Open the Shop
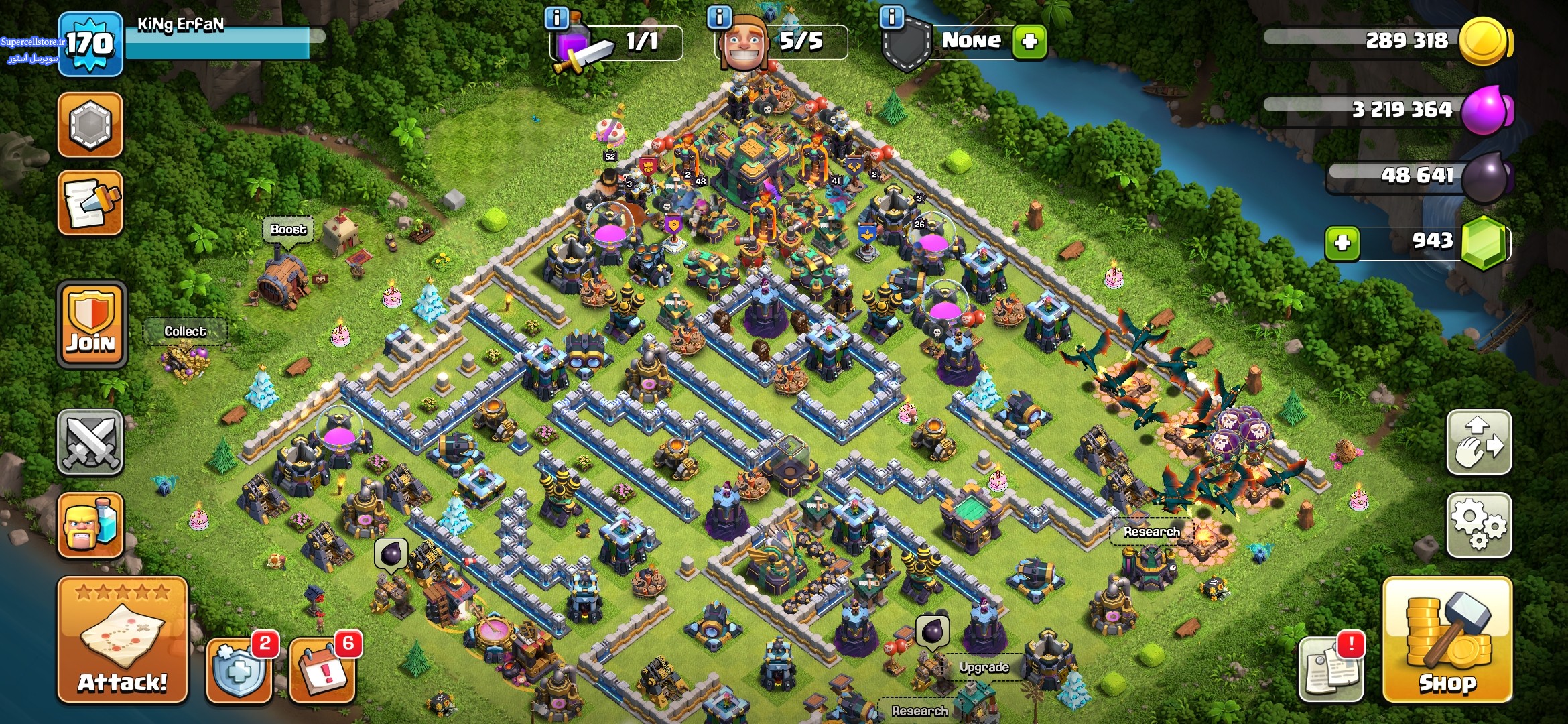 1447,640
